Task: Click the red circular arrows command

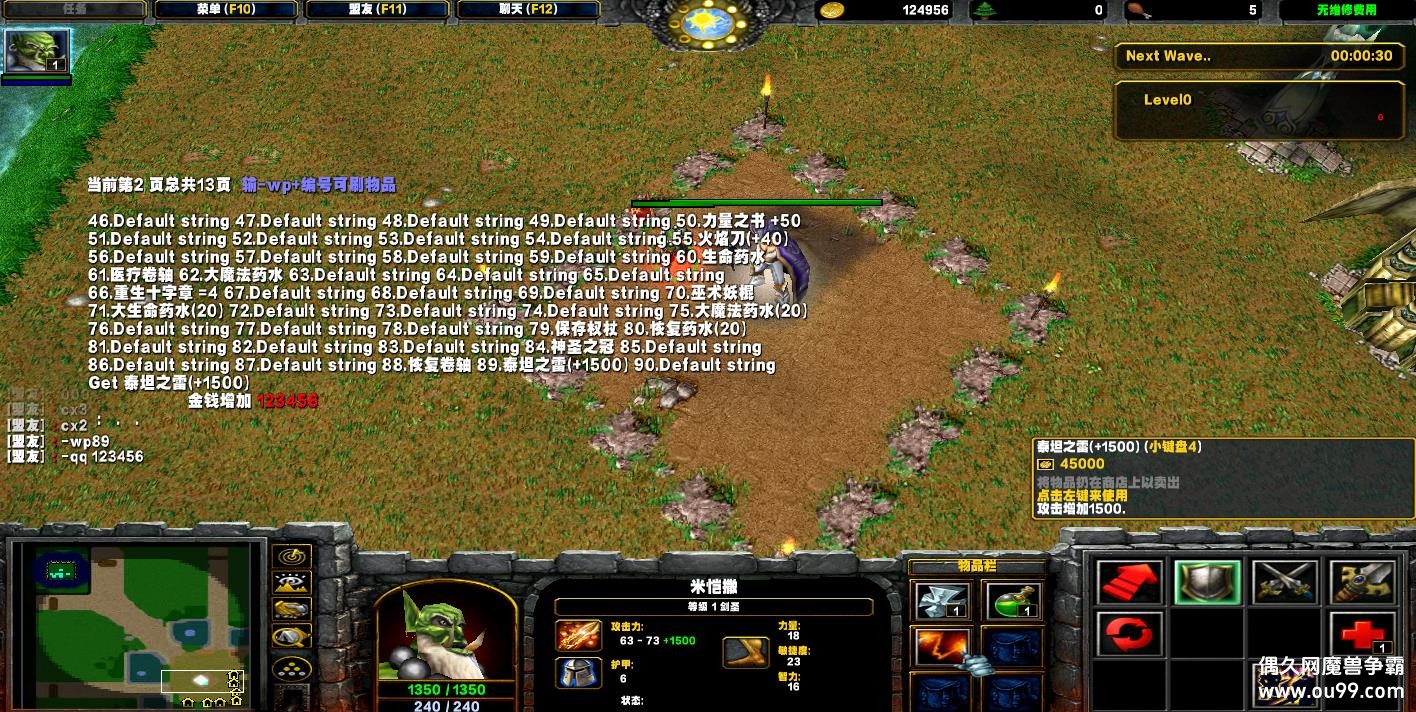Action: (x=1130, y=635)
